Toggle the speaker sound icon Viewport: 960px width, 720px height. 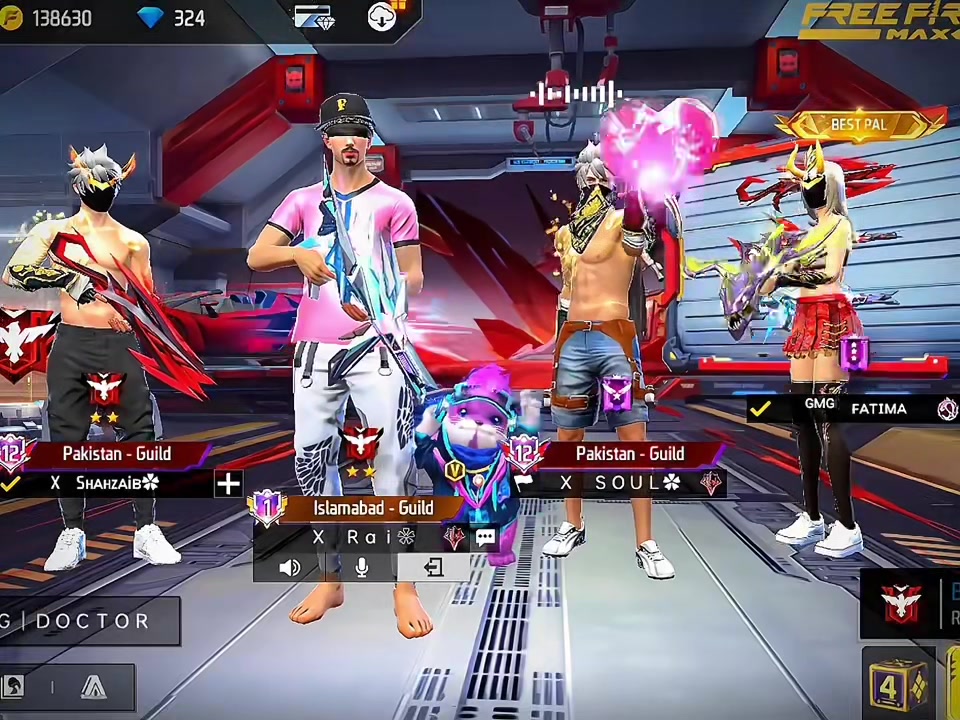(290, 568)
